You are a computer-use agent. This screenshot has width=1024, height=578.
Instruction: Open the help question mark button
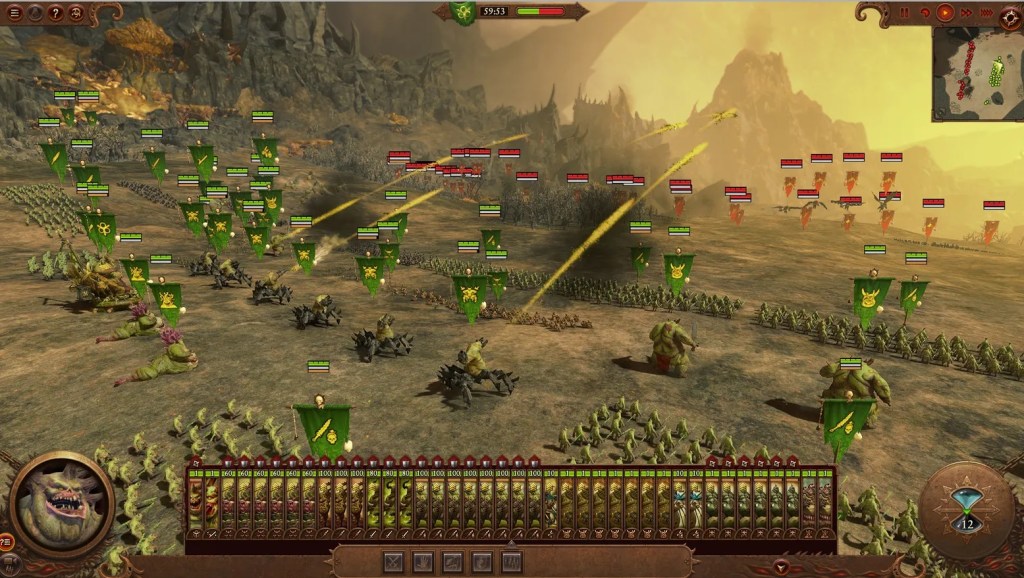(x=54, y=13)
